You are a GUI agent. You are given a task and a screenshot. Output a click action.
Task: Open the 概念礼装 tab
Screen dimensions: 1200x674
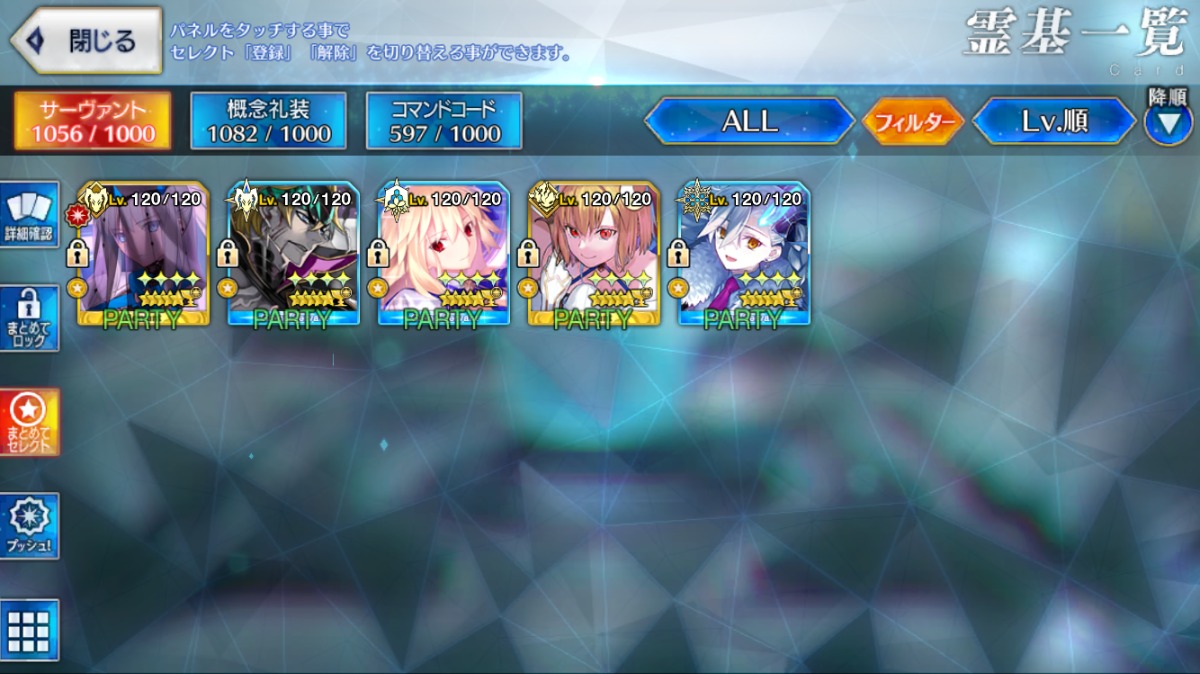point(268,121)
